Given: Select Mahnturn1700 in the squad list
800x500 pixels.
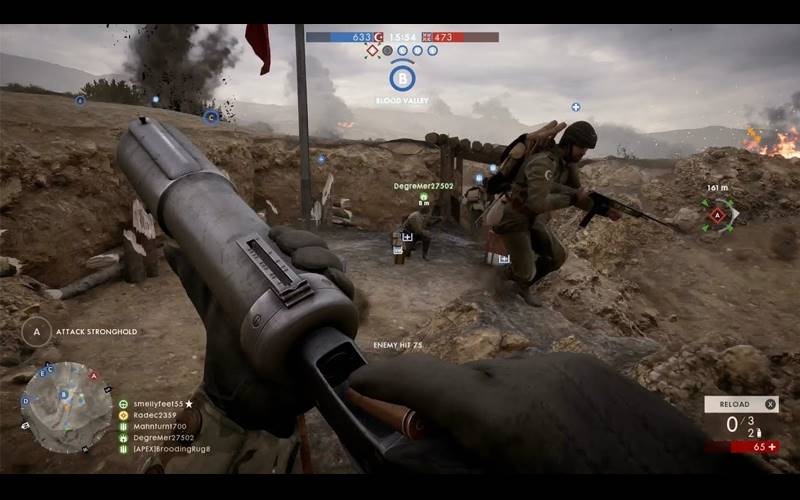Looking at the screenshot, I should tap(158, 426).
